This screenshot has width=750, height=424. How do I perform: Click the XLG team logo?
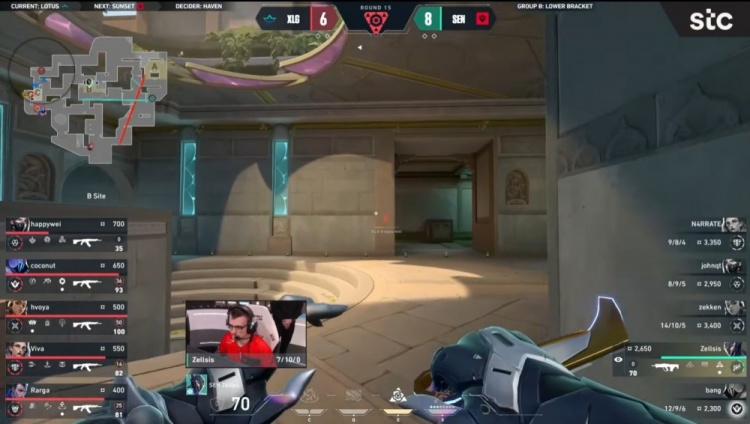(x=269, y=18)
